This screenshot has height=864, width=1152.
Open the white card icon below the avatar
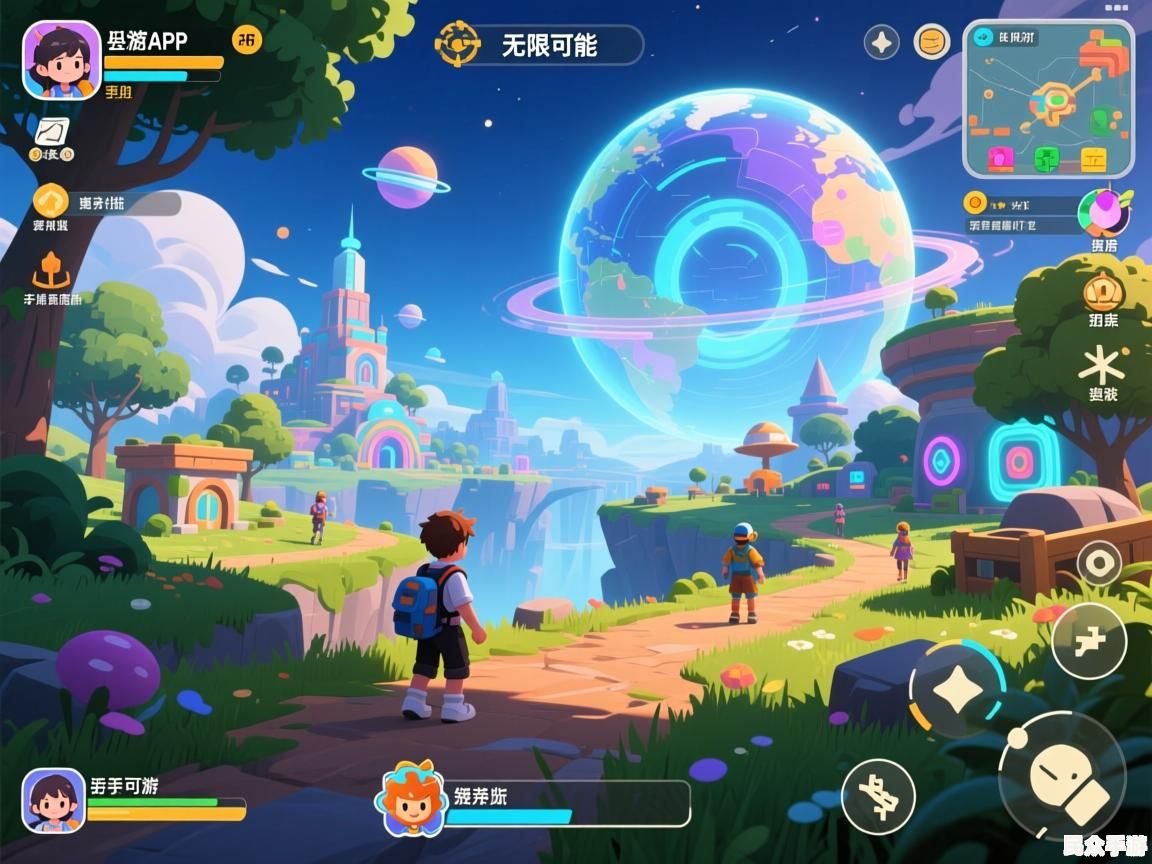52,131
